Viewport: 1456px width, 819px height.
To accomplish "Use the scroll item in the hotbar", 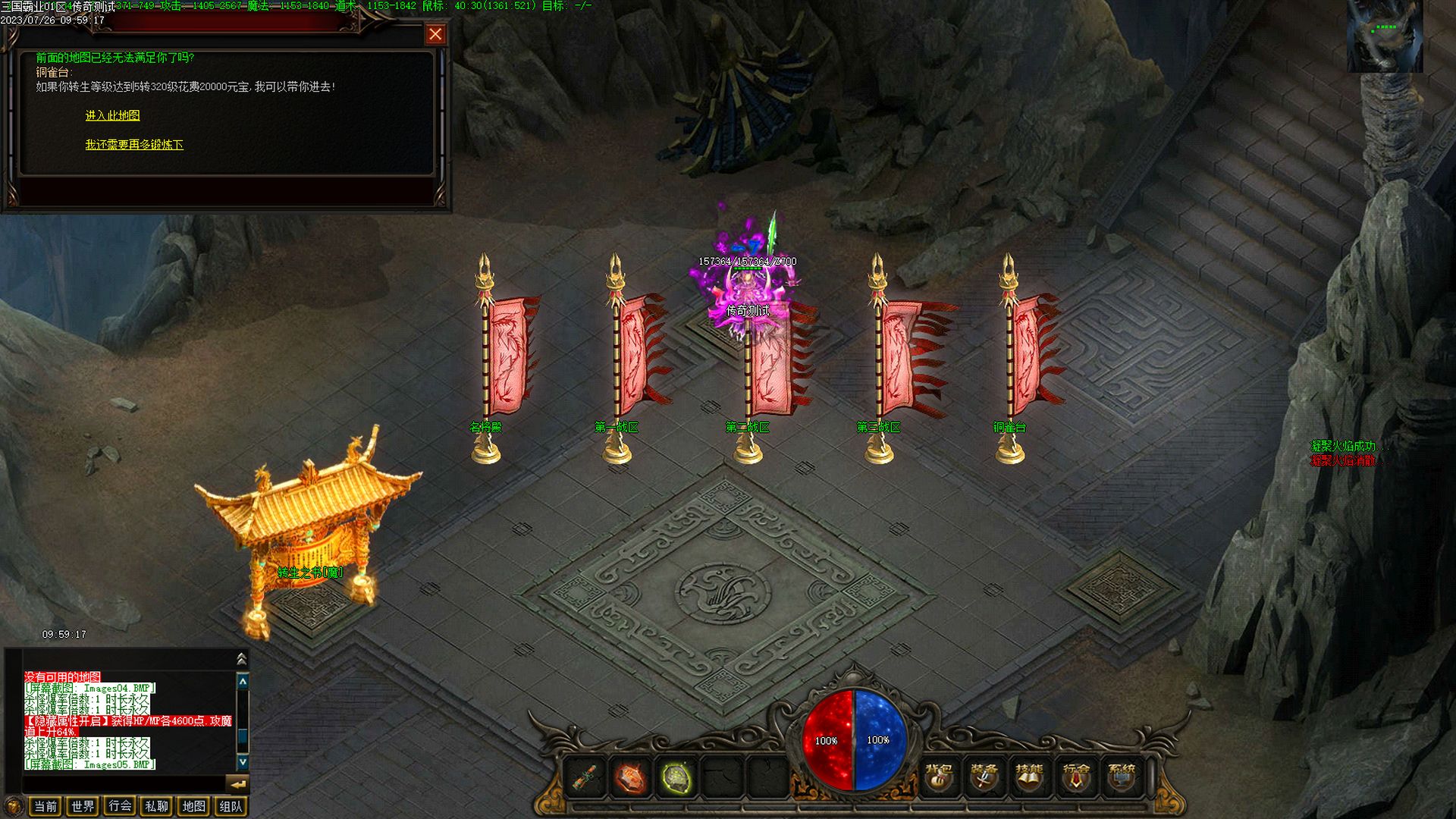I will click(x=585, y=778).
